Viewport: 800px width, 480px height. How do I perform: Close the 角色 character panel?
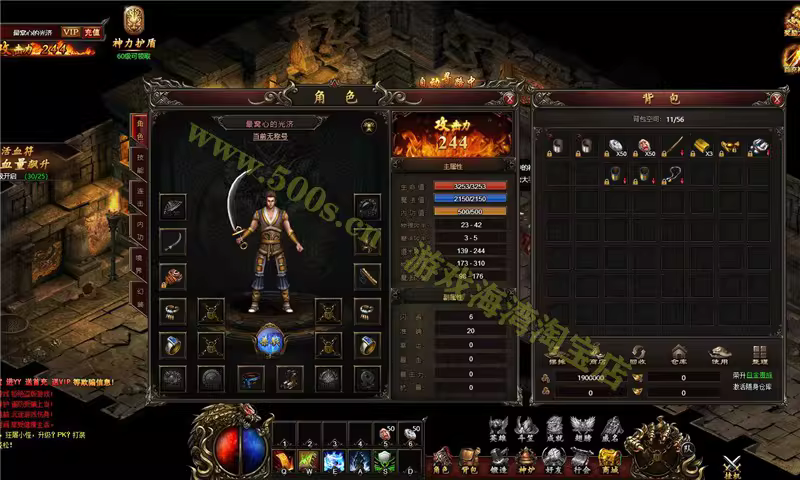[x=511, y=99]
